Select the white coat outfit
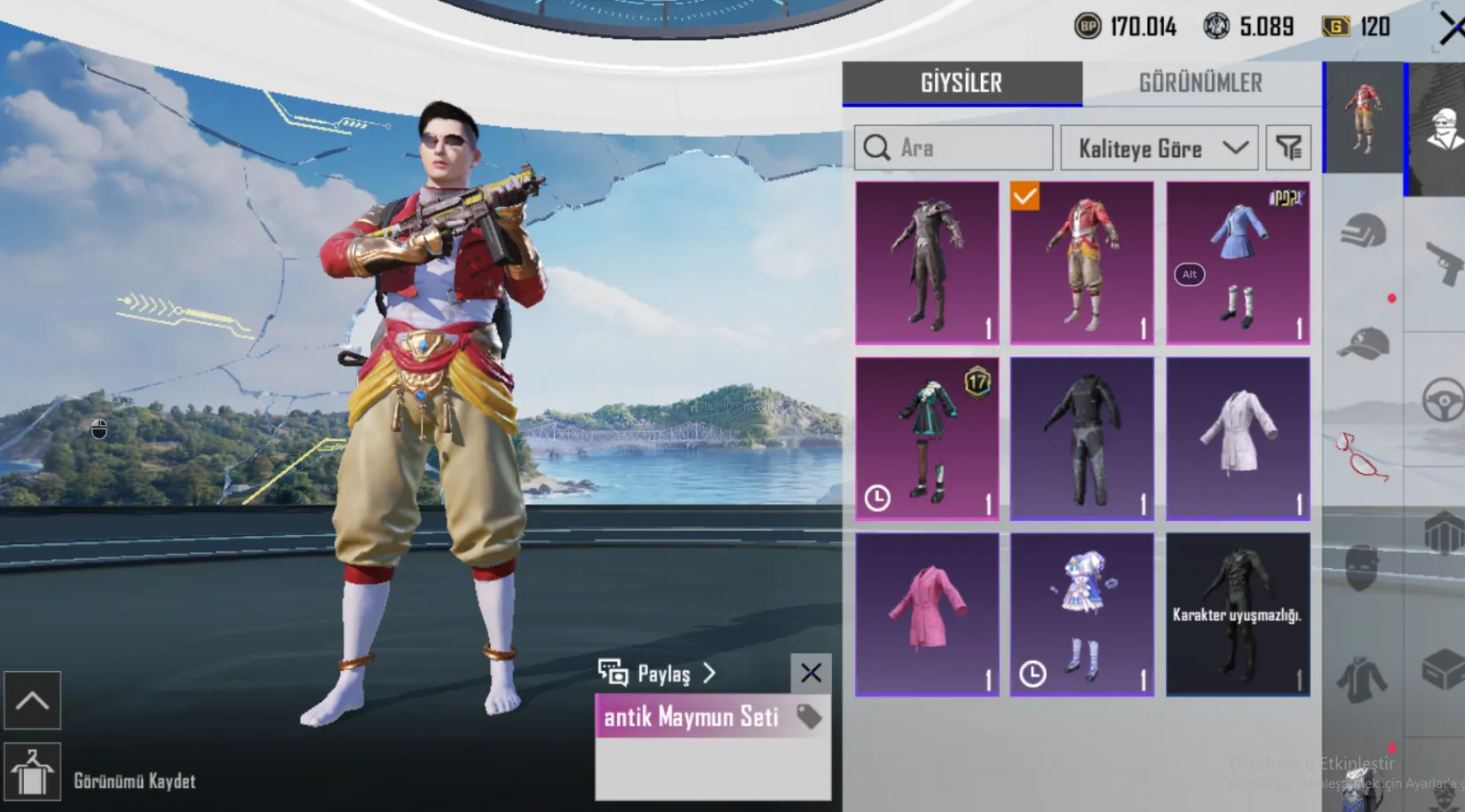The width and height of the screenshot is (1465, 812). 1238,438
